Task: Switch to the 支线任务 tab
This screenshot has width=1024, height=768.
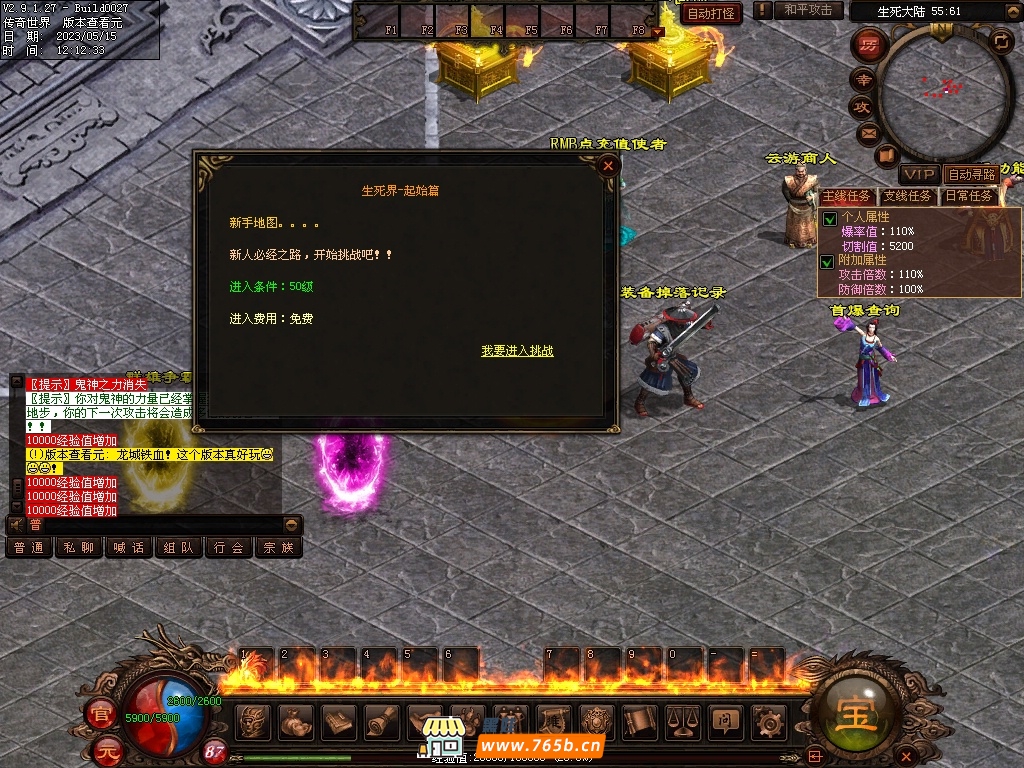Action: point(907,196)
